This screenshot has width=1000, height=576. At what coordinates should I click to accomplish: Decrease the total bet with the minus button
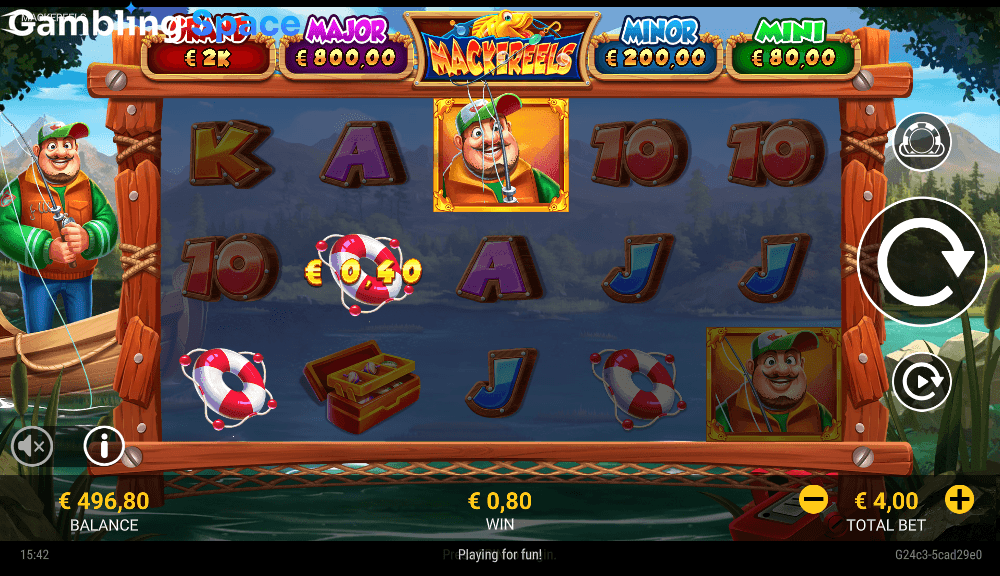(814, 499)
